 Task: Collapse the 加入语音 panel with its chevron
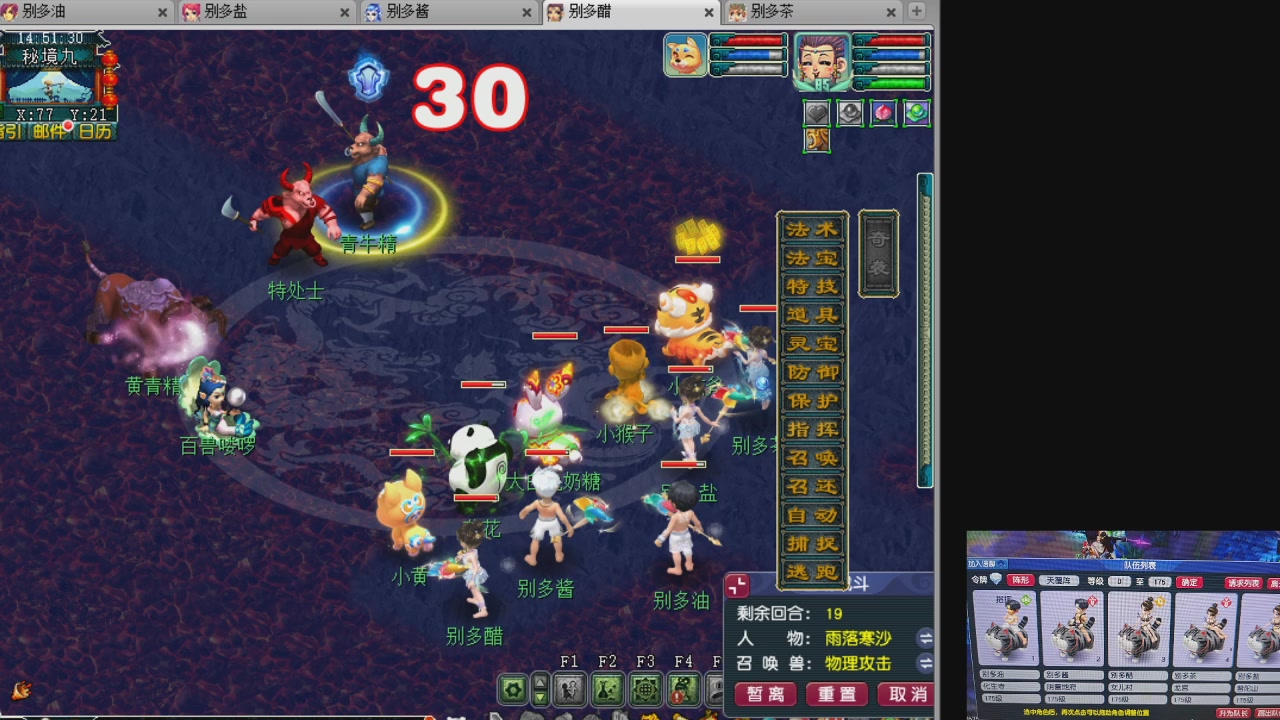click(1000, 564)
